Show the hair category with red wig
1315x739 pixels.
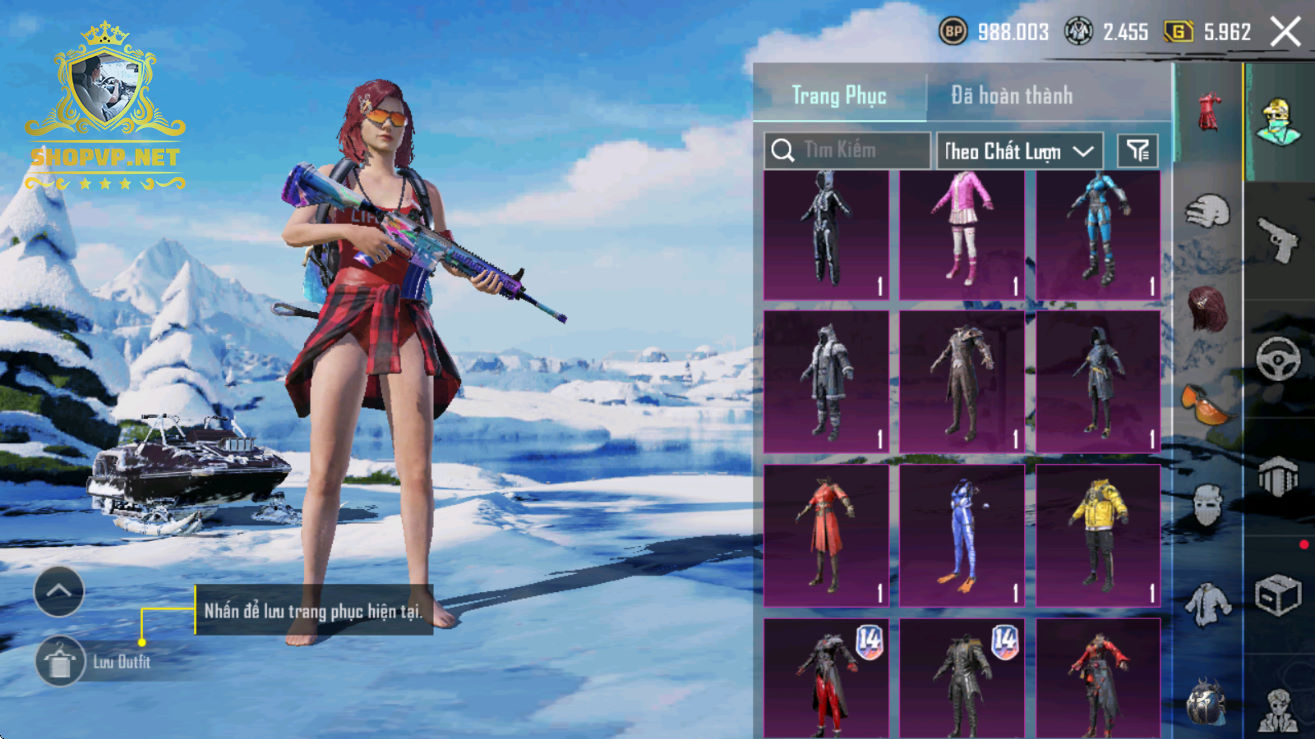[x=1207, y=308]
